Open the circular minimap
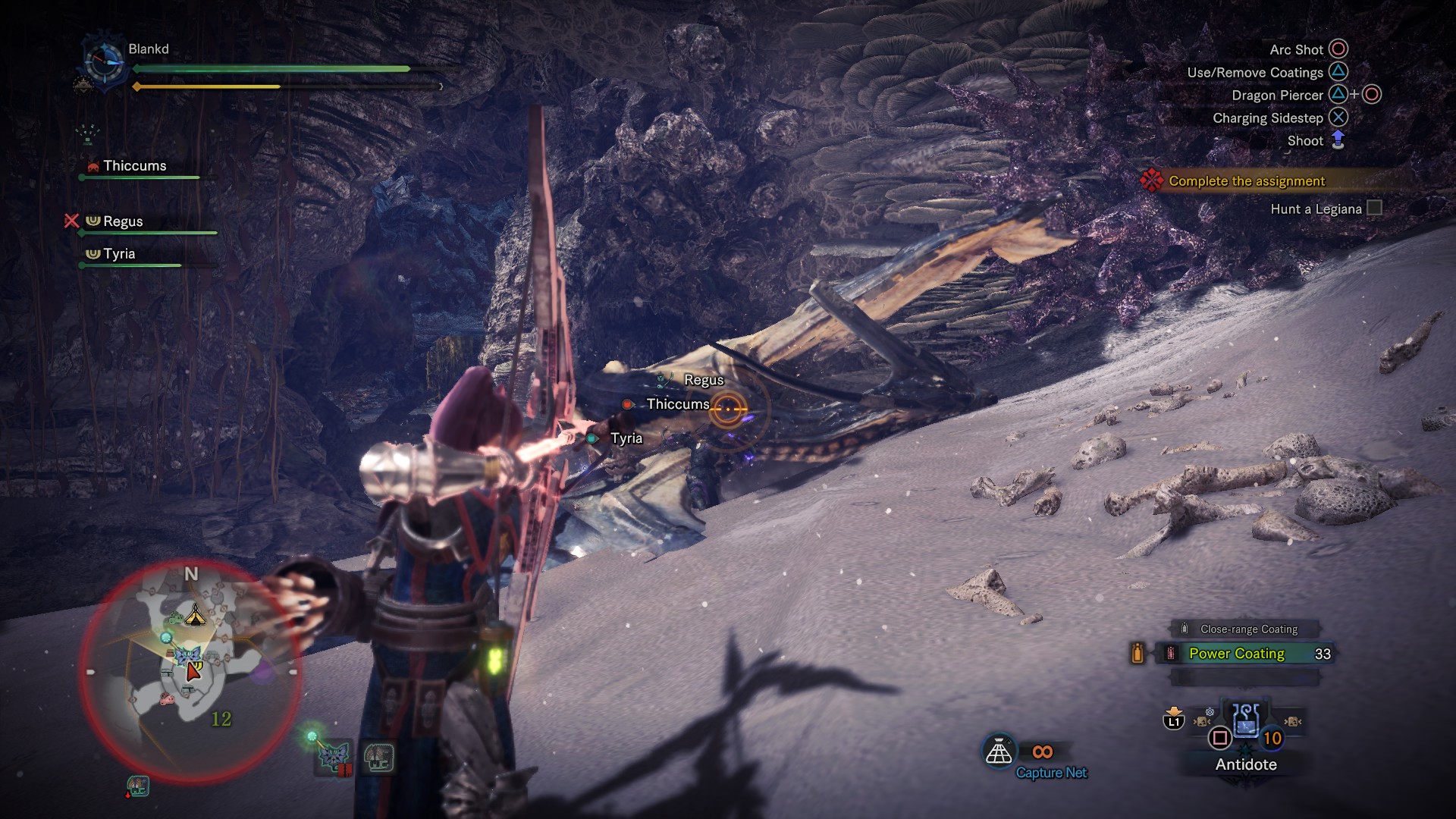The height and width of the screenshot is (819, 1456). click(x=190, y=671)
